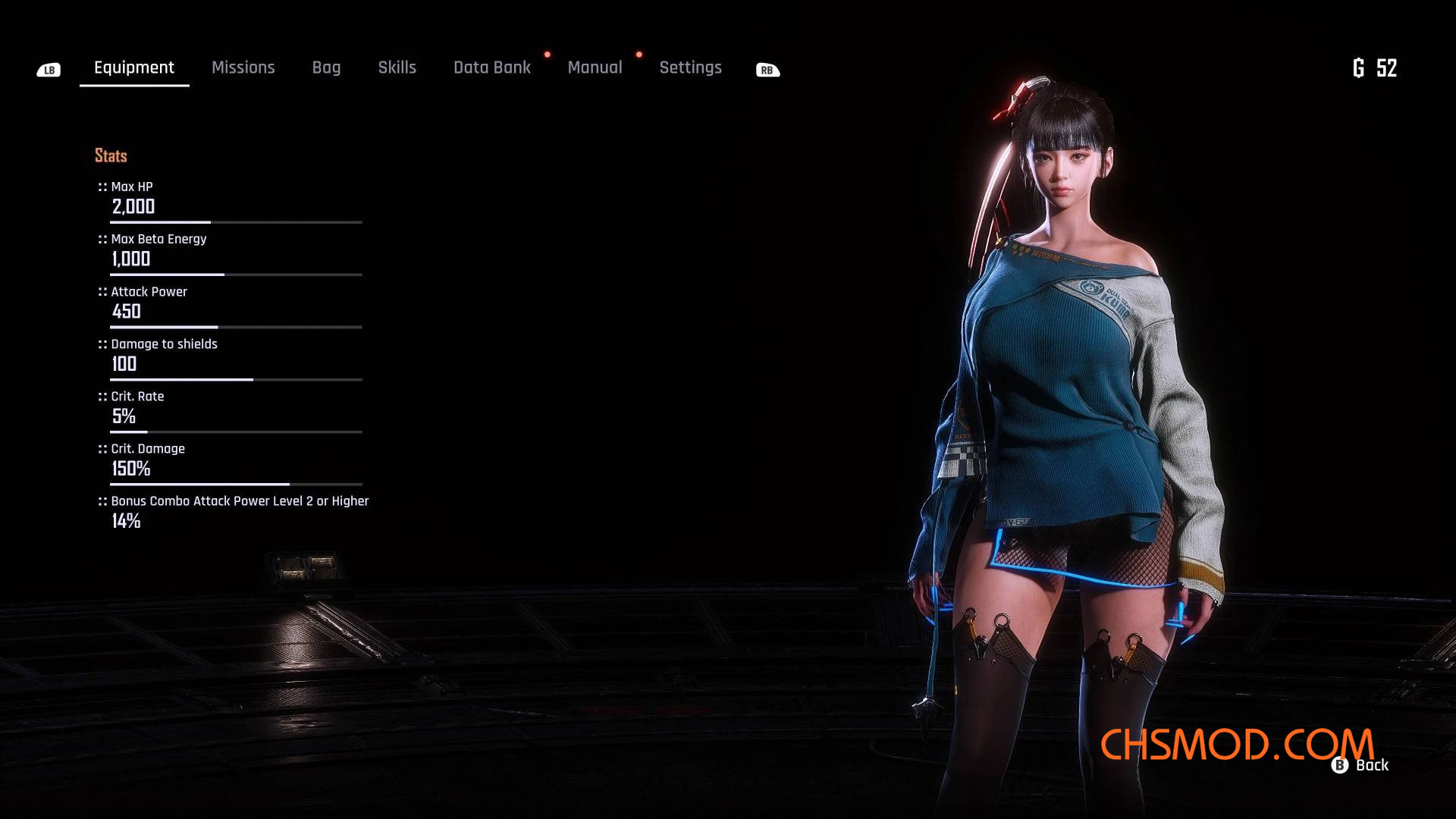
Task: Show the Manual tab
Action: (595, 67)
